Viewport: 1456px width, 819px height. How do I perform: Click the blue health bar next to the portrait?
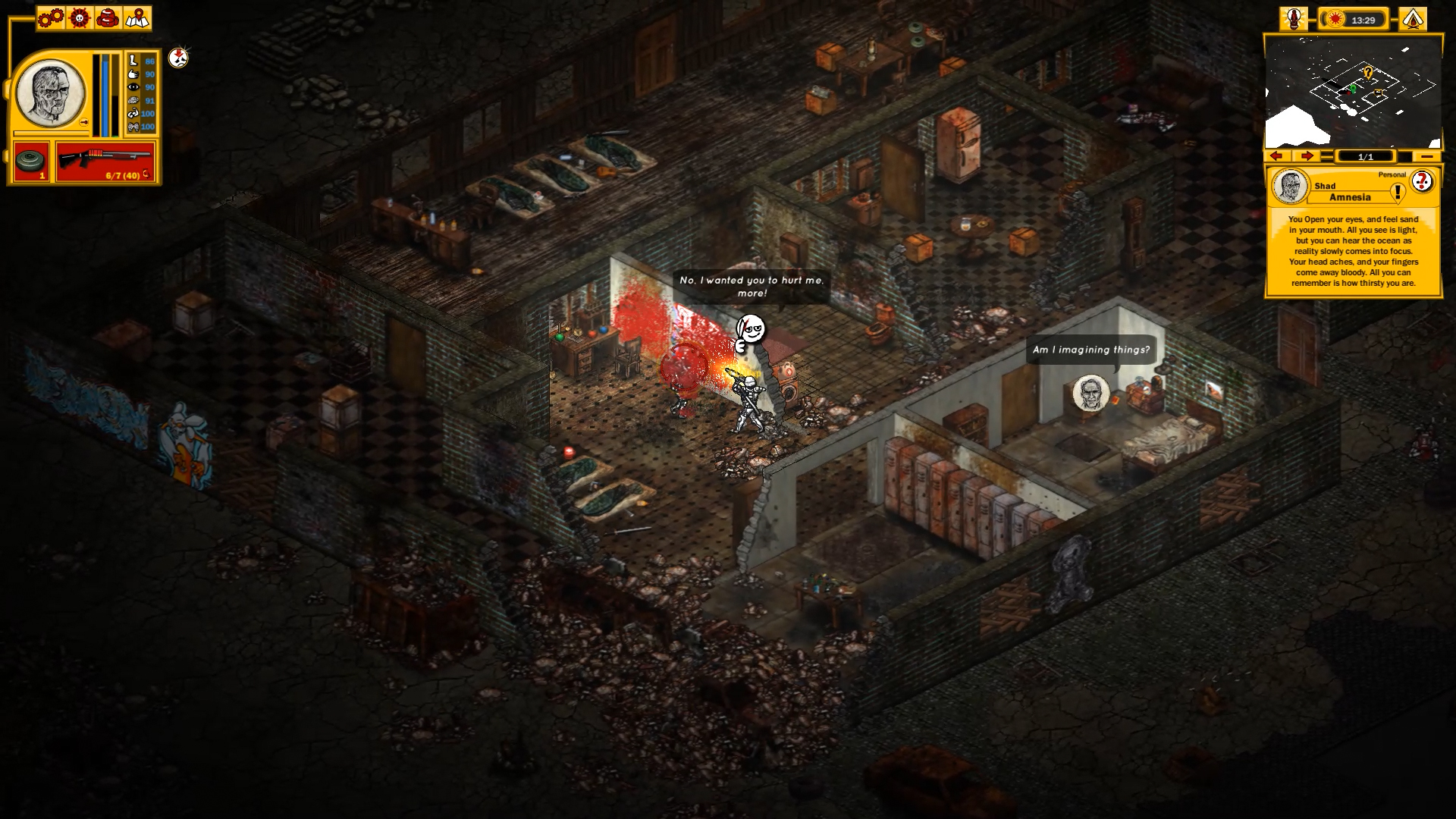105,95
